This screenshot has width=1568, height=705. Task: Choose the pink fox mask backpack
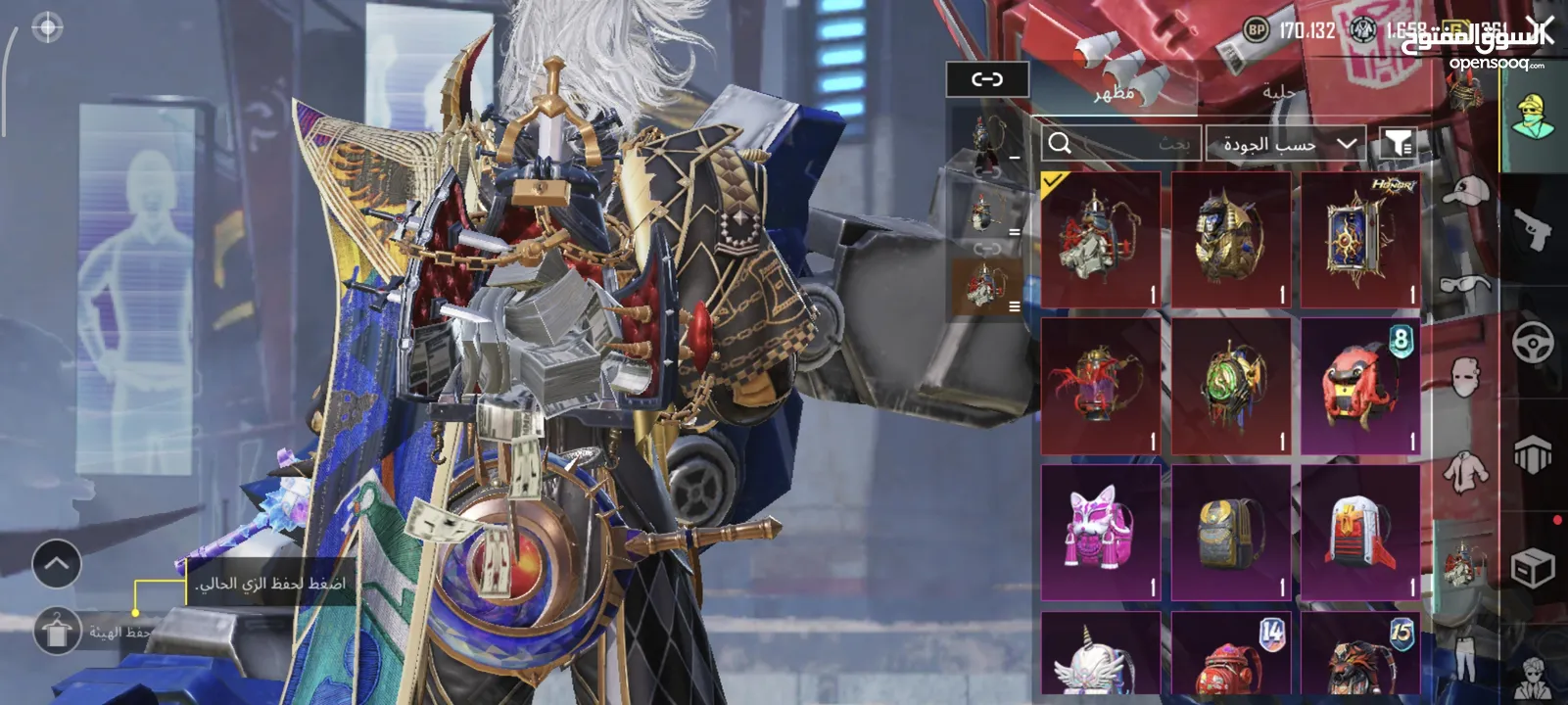pyautogui.click(x=1100, y=534)
